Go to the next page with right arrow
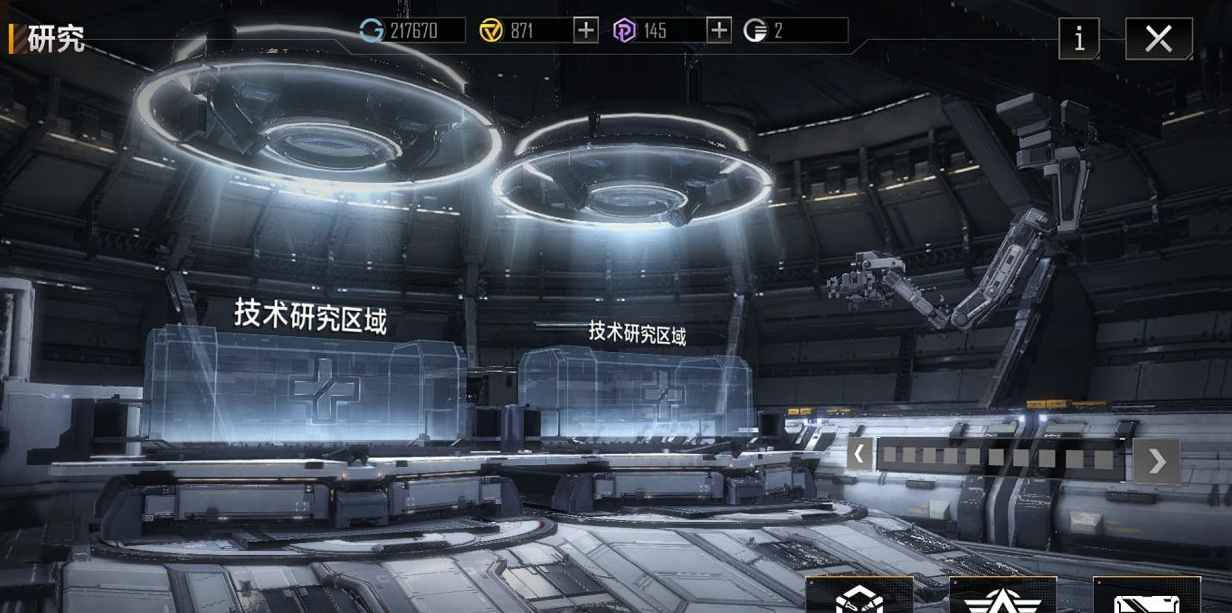The height and width of the screenshot is (613, 1232). coord(1156,461)
